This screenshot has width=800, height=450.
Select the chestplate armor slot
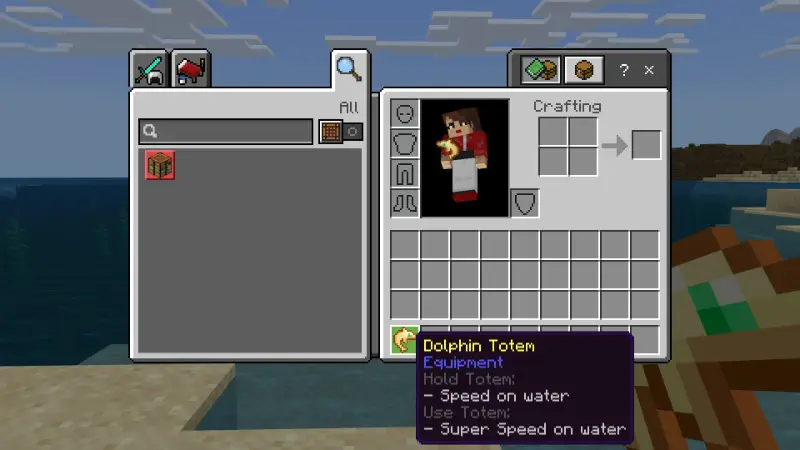point(404,144)
